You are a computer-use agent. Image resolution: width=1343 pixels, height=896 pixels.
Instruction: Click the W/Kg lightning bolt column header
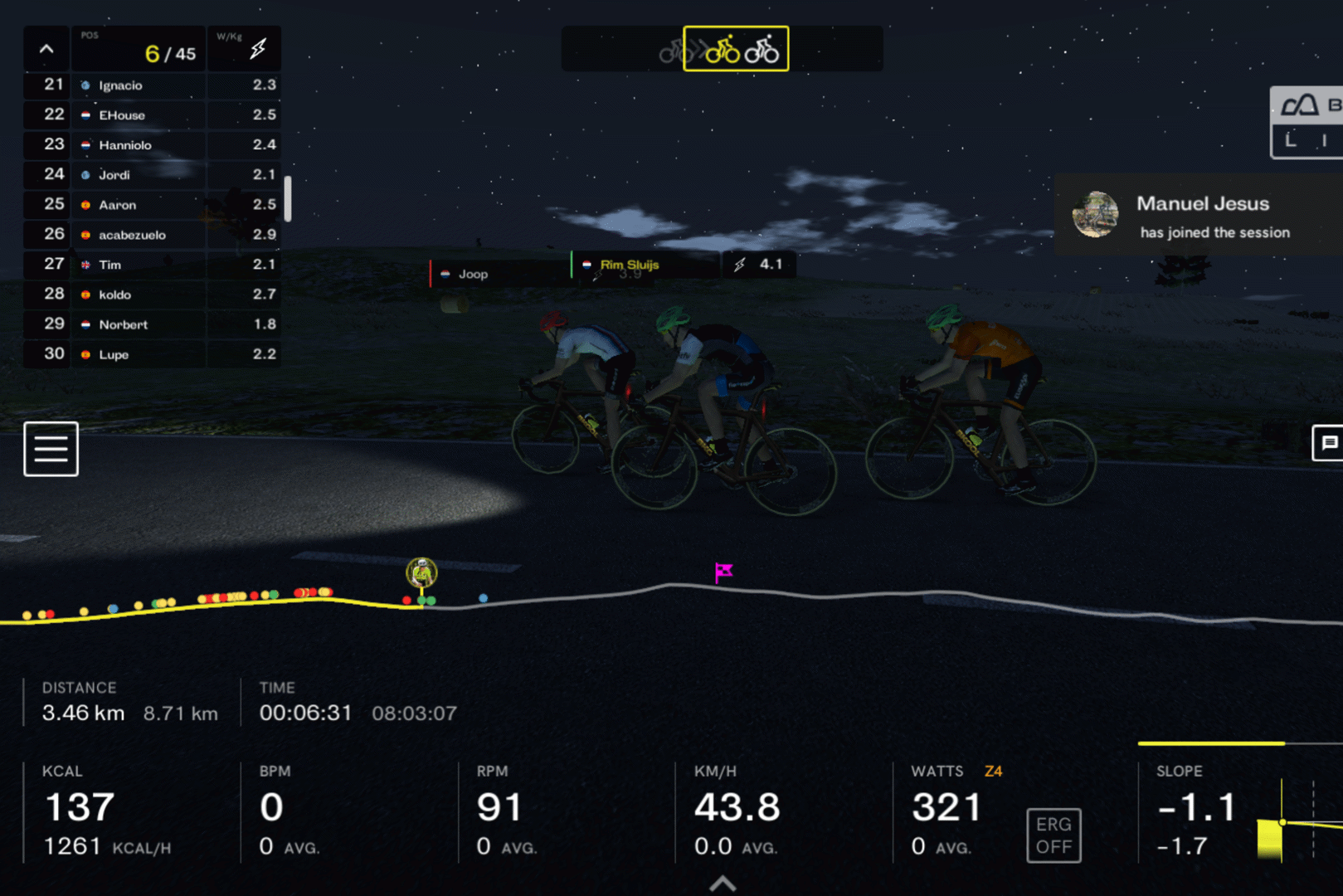257,49
